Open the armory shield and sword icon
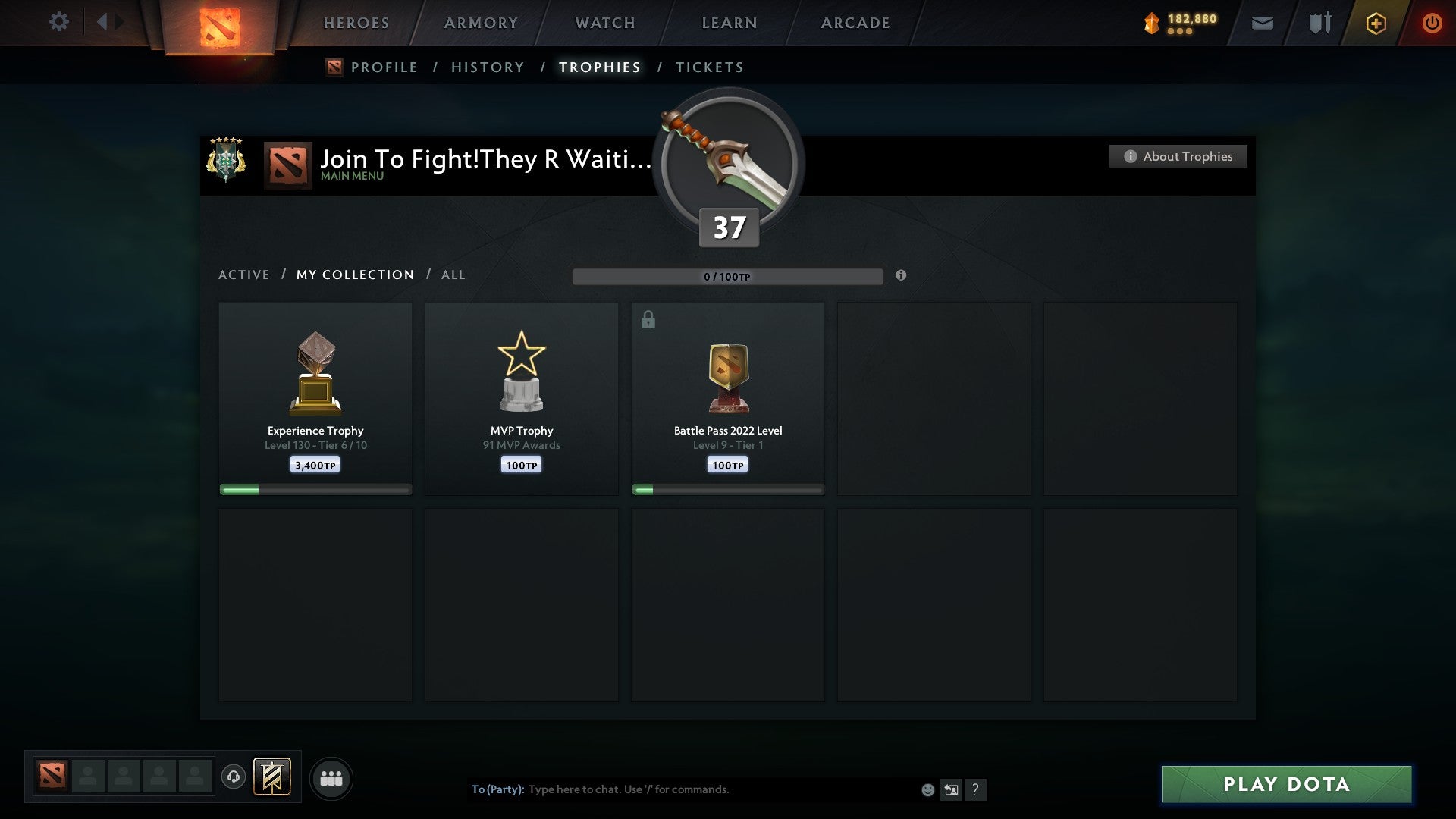 pos(1319,23)
